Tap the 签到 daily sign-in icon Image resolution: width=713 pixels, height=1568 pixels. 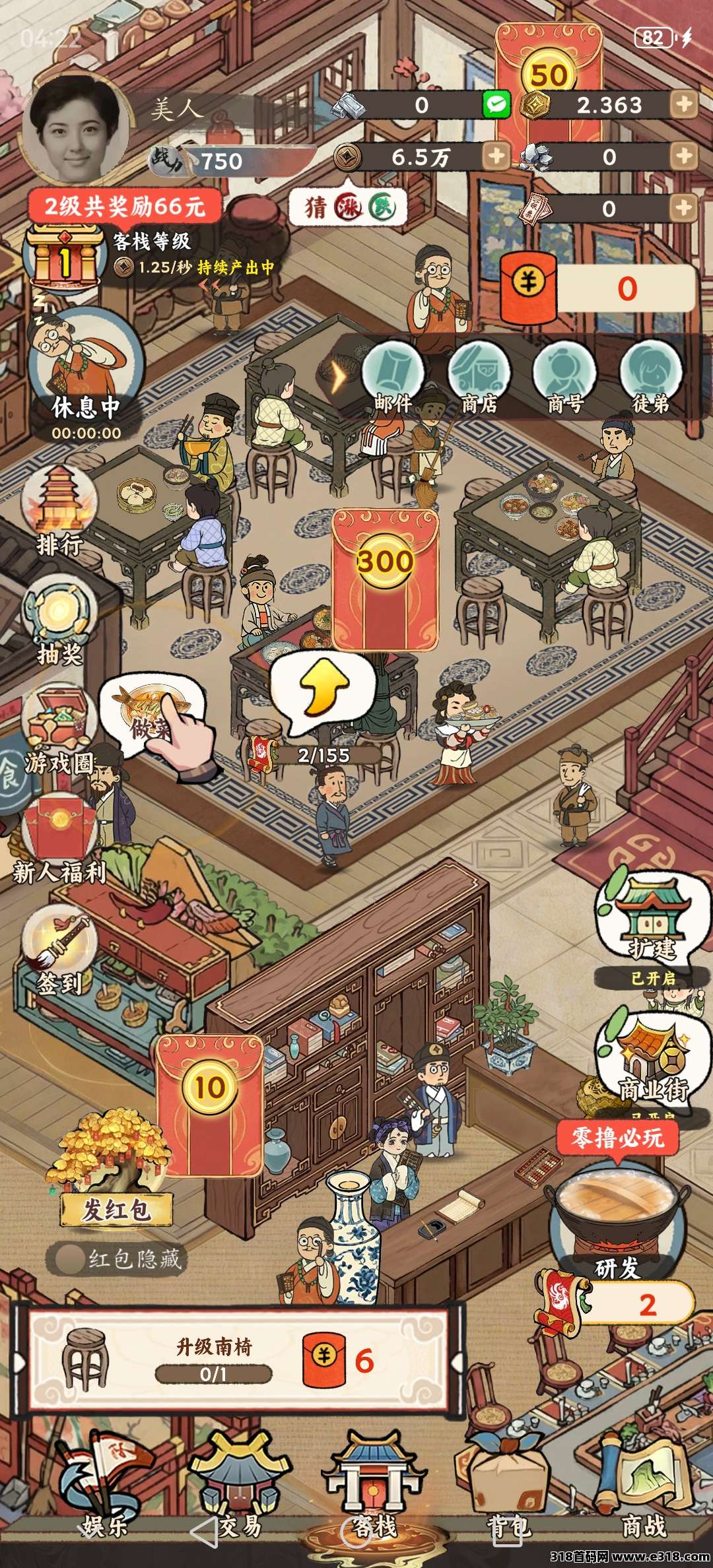coord(59,950)
